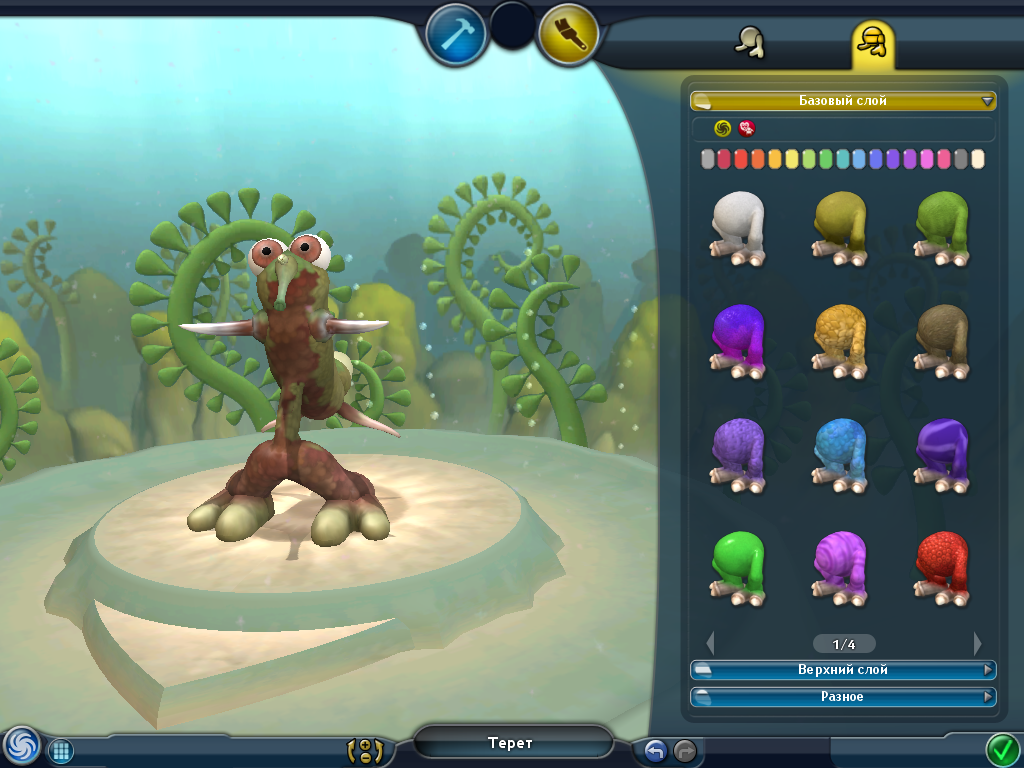Open the Разное section
The image size is (1024, 768).
pyautogui.click(x=843, y=696)
